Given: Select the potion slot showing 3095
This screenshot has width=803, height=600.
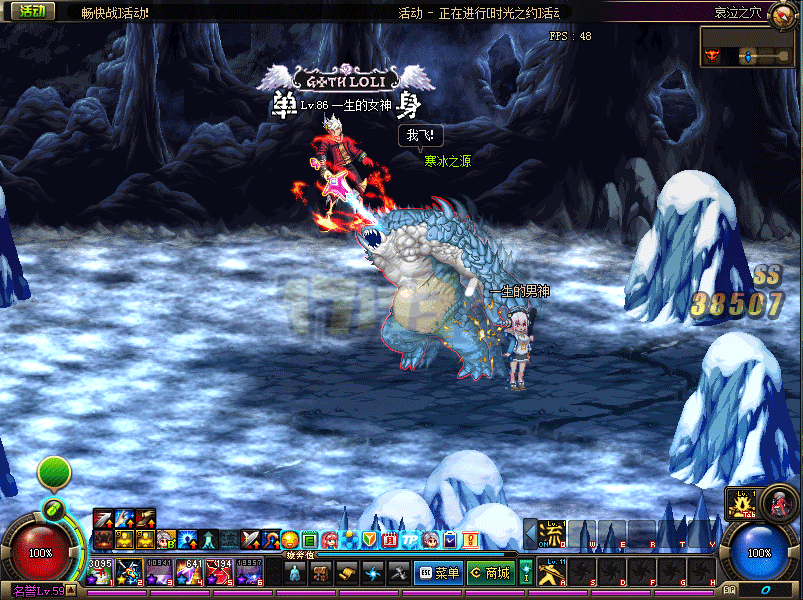Looking at the screenshot, I should (x=99, y=572).
